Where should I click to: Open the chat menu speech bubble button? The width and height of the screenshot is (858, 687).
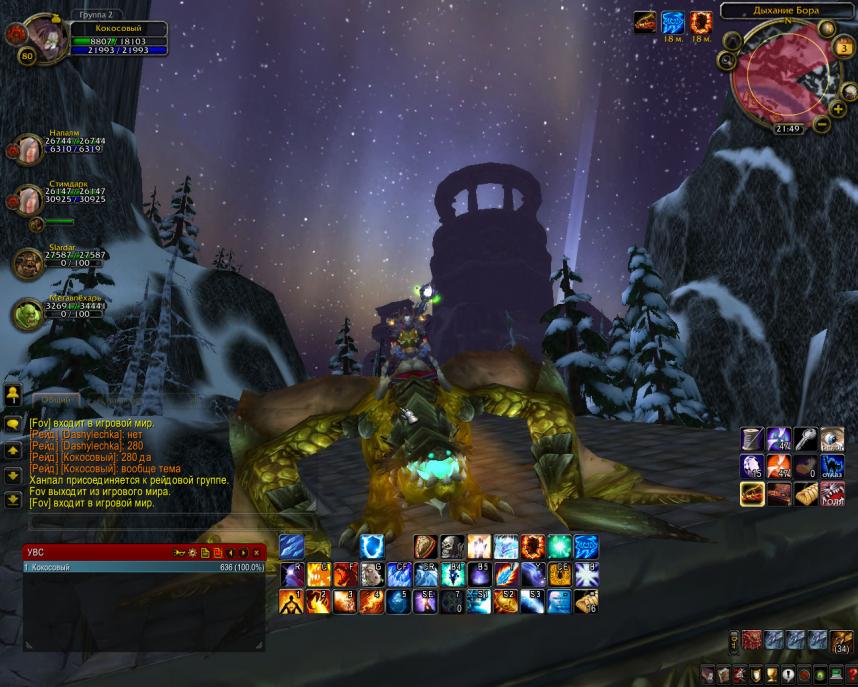click(13, 424)
